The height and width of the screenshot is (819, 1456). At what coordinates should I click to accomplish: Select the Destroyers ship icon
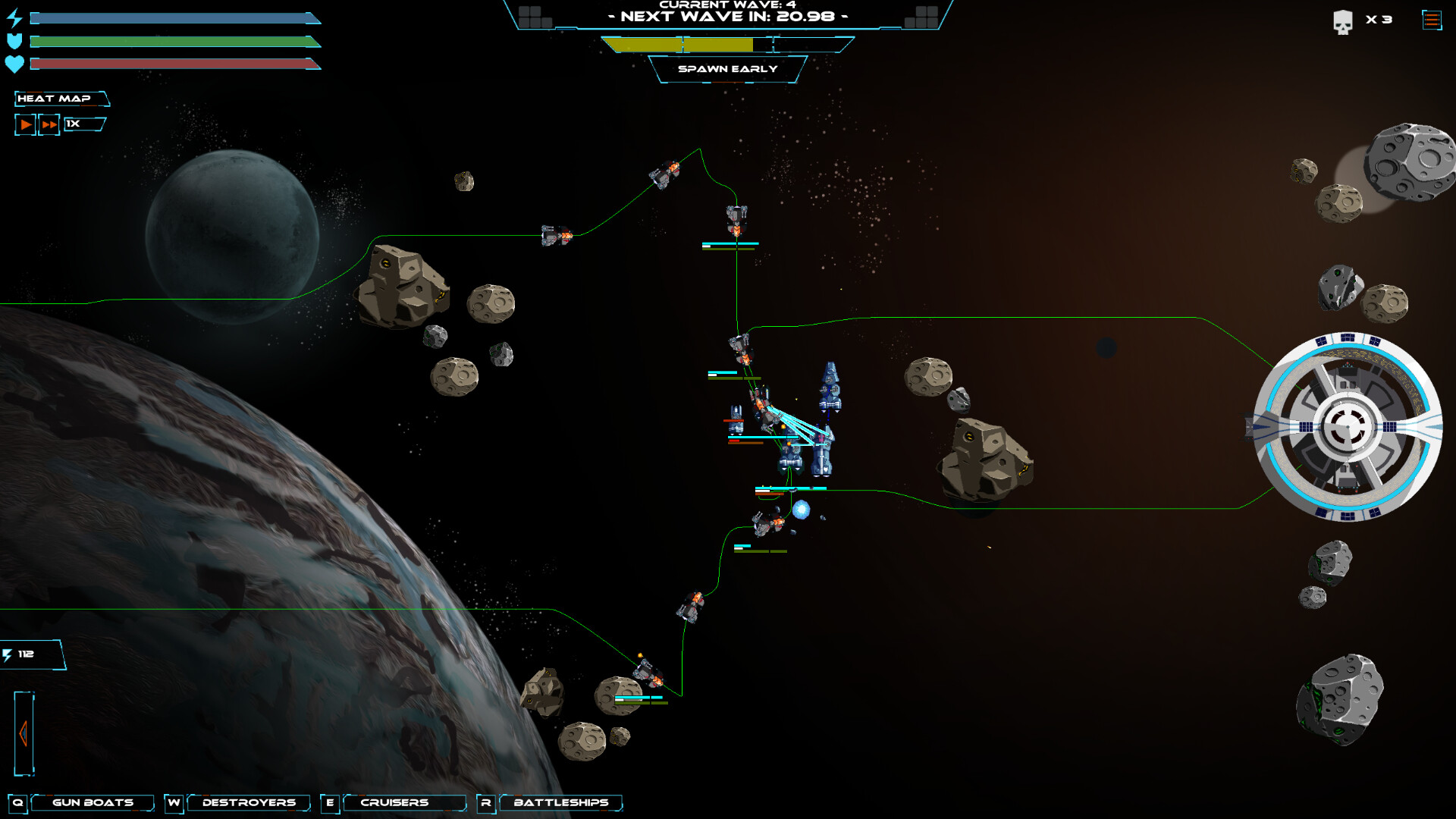click(249, 802)
